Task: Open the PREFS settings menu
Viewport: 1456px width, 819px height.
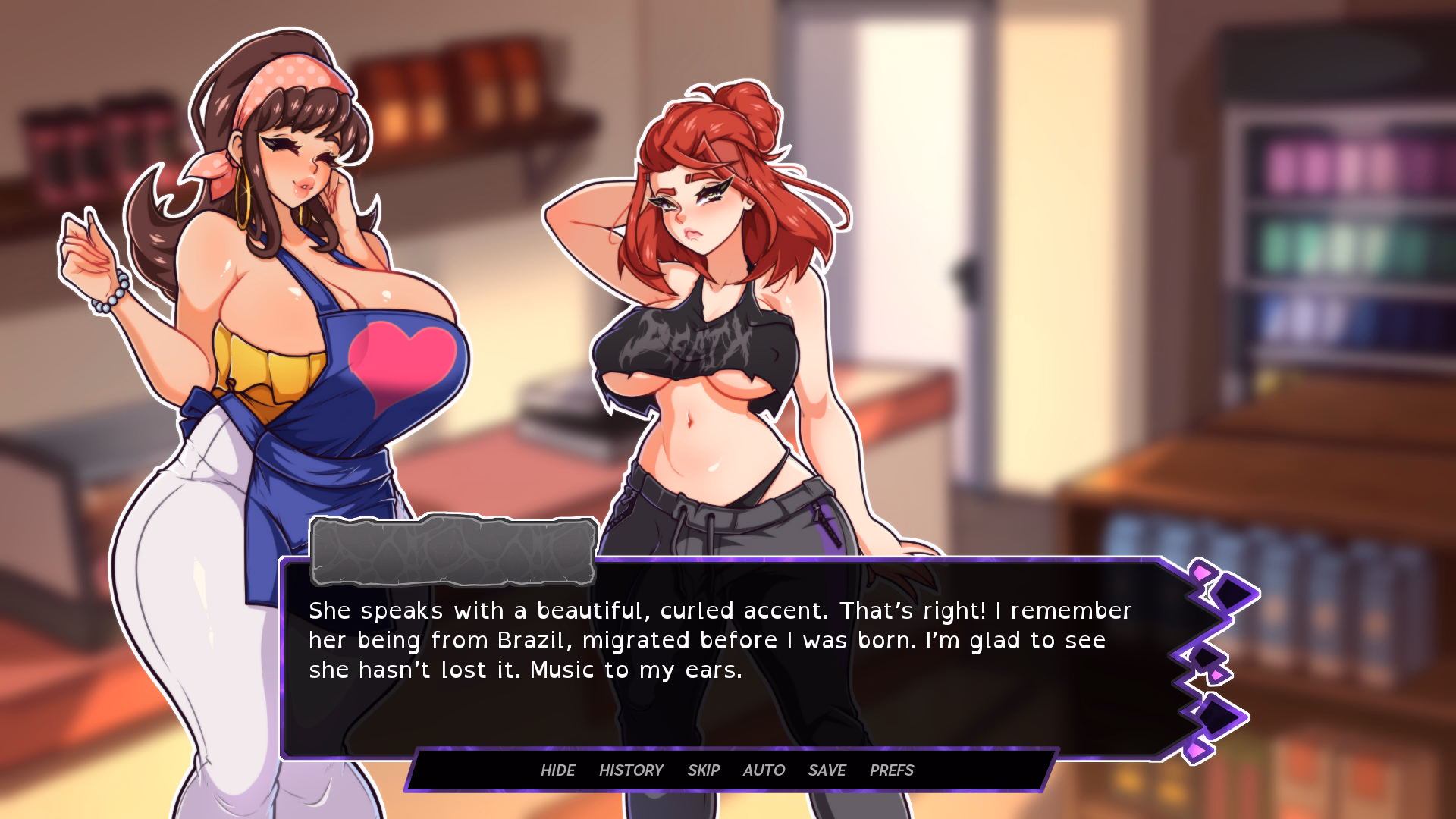Action: point(891,770)
